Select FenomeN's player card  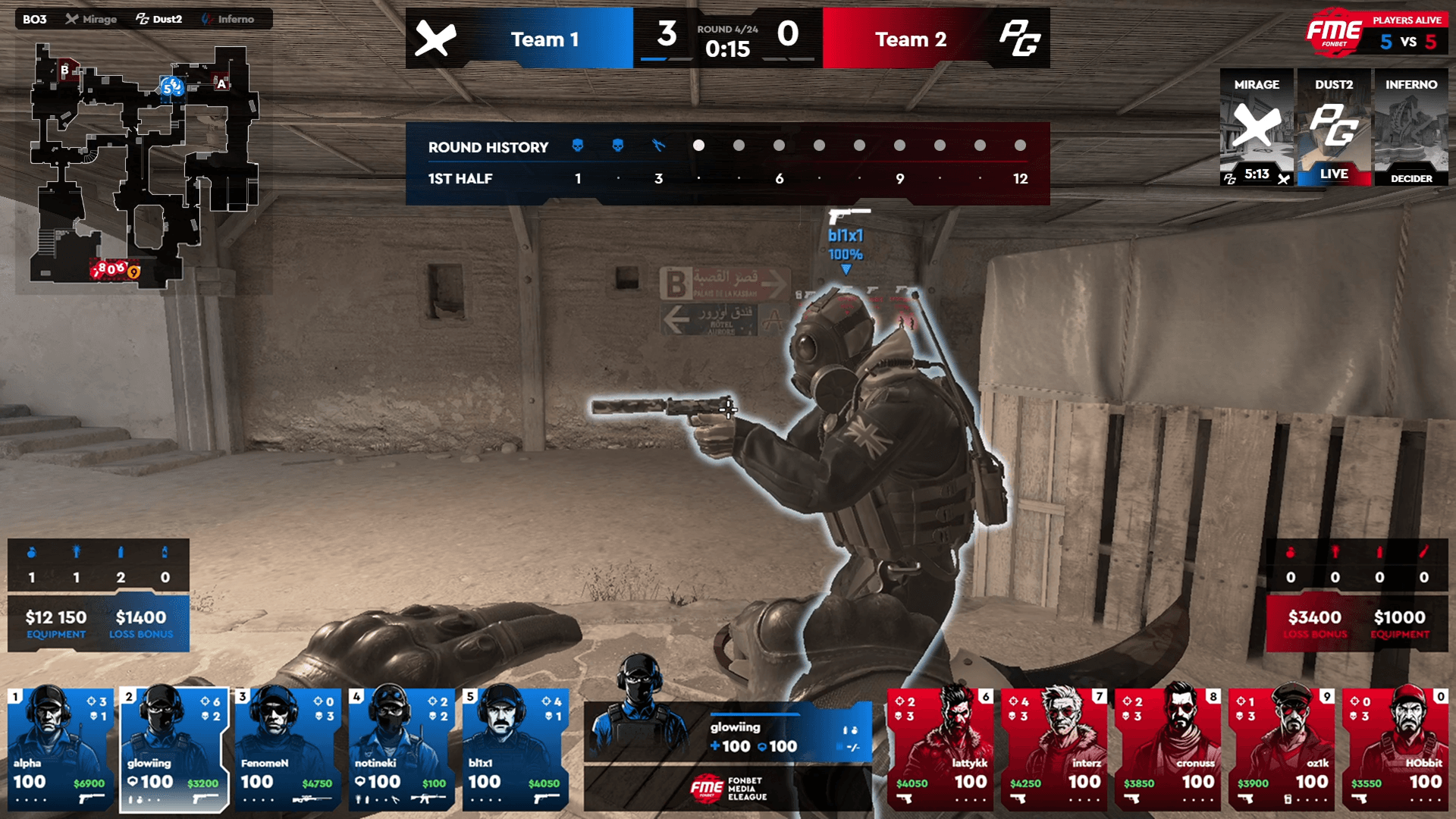coord(288,748)
